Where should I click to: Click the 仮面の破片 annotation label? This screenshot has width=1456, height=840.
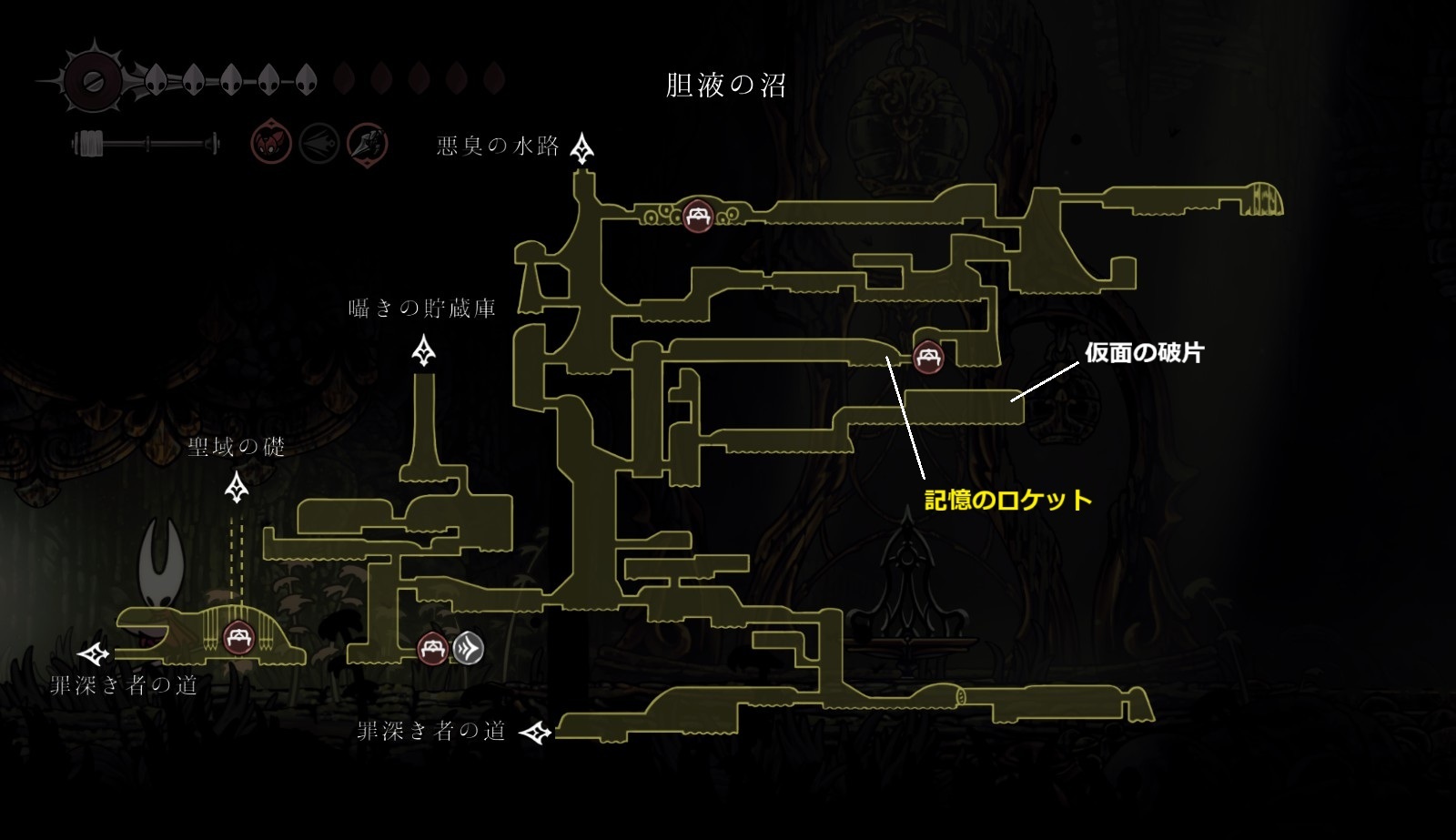click(1144, 353)
